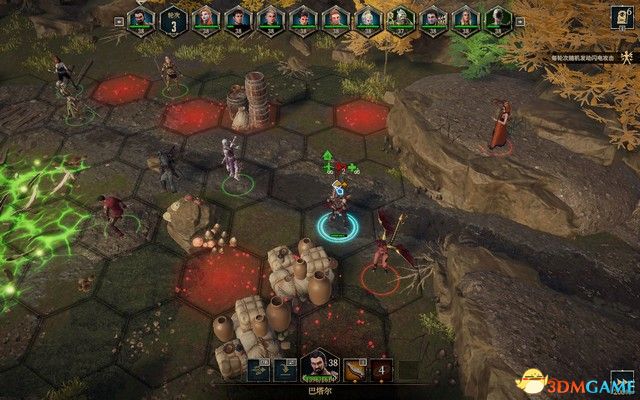
Task: Select the leftmost turn order portrait
Action: coord(141,17)
